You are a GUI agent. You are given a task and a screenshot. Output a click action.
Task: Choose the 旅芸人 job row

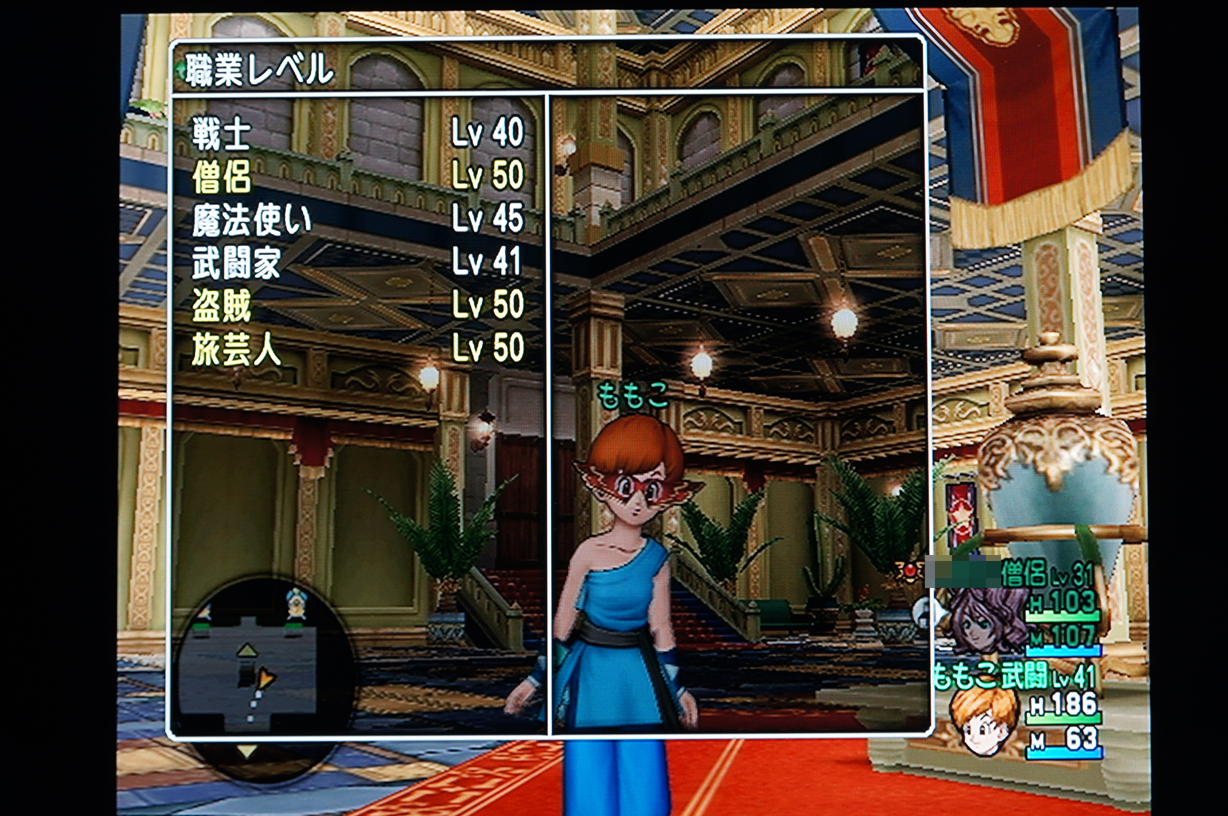coord(357,348)
